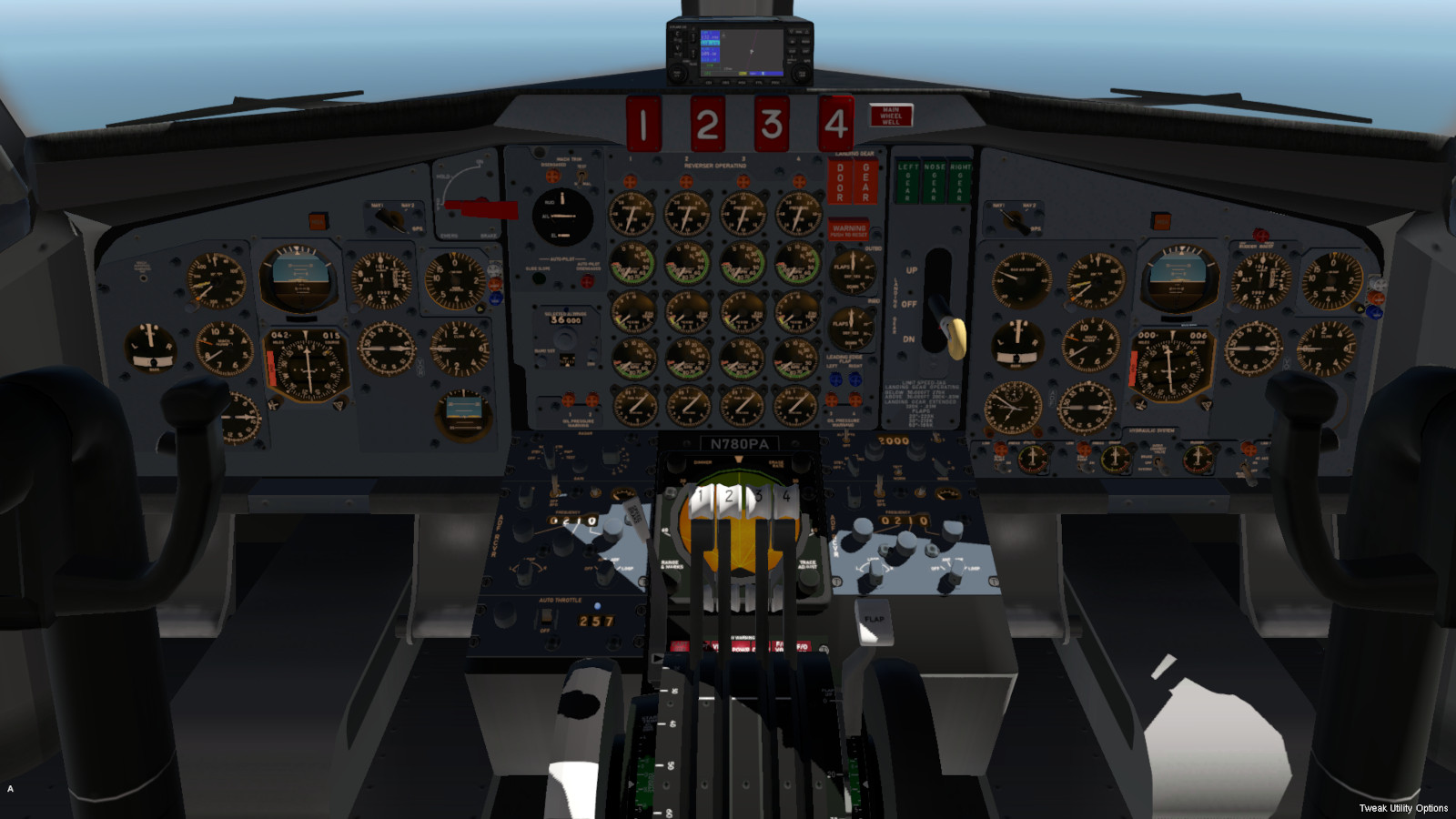Pull the engine 1 fire handle
The image size is (1456, 819).
pos(643,124)
